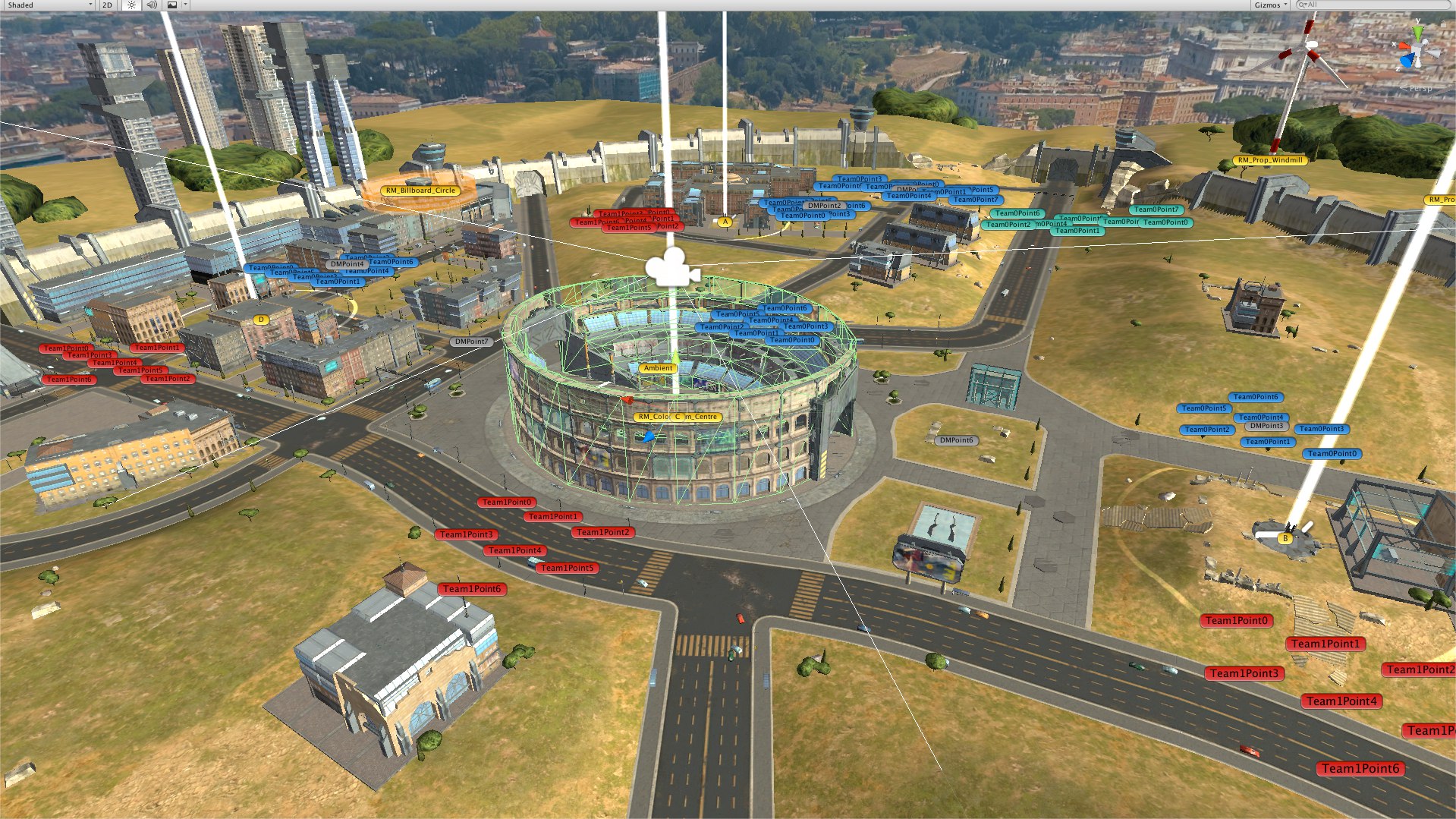Screen dimensions: 1456x819
Task: Open the Gizmos dropdown menu
Action: (x=1269, y=5)
